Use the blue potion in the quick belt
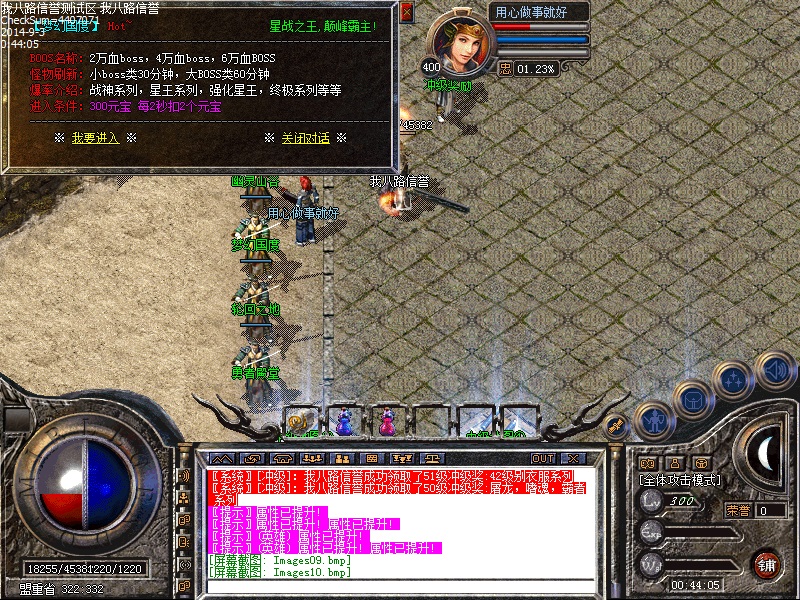 tap(343, 421)
